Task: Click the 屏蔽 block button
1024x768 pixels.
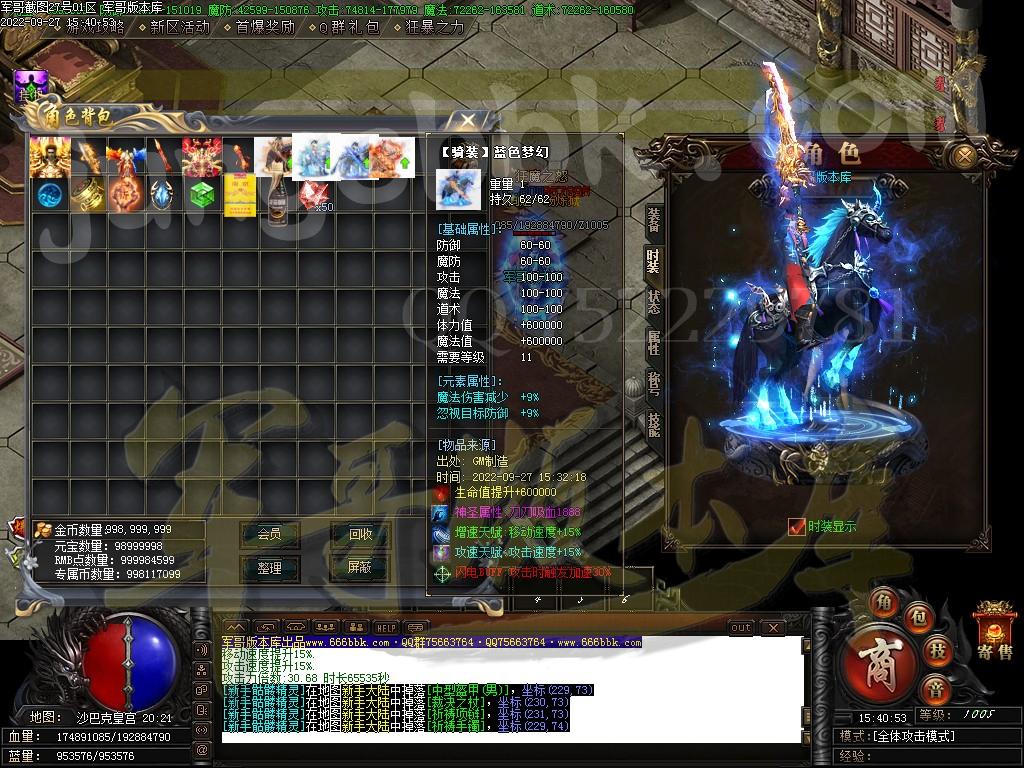Action: [360, 567]
